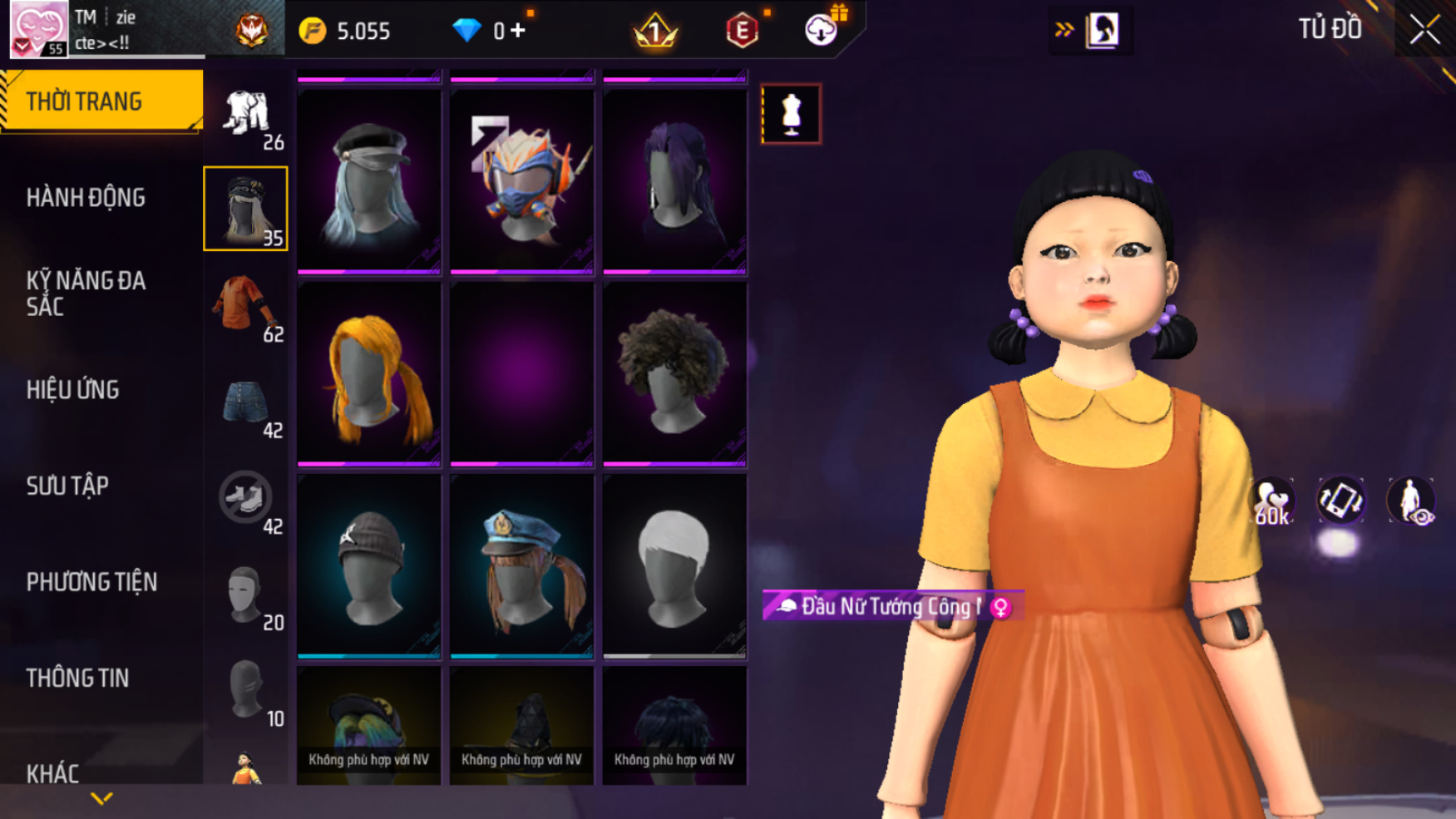
Task: Choose the outfit sets category with 26 items
Action: pyautogui.click(x=246, y=115)
